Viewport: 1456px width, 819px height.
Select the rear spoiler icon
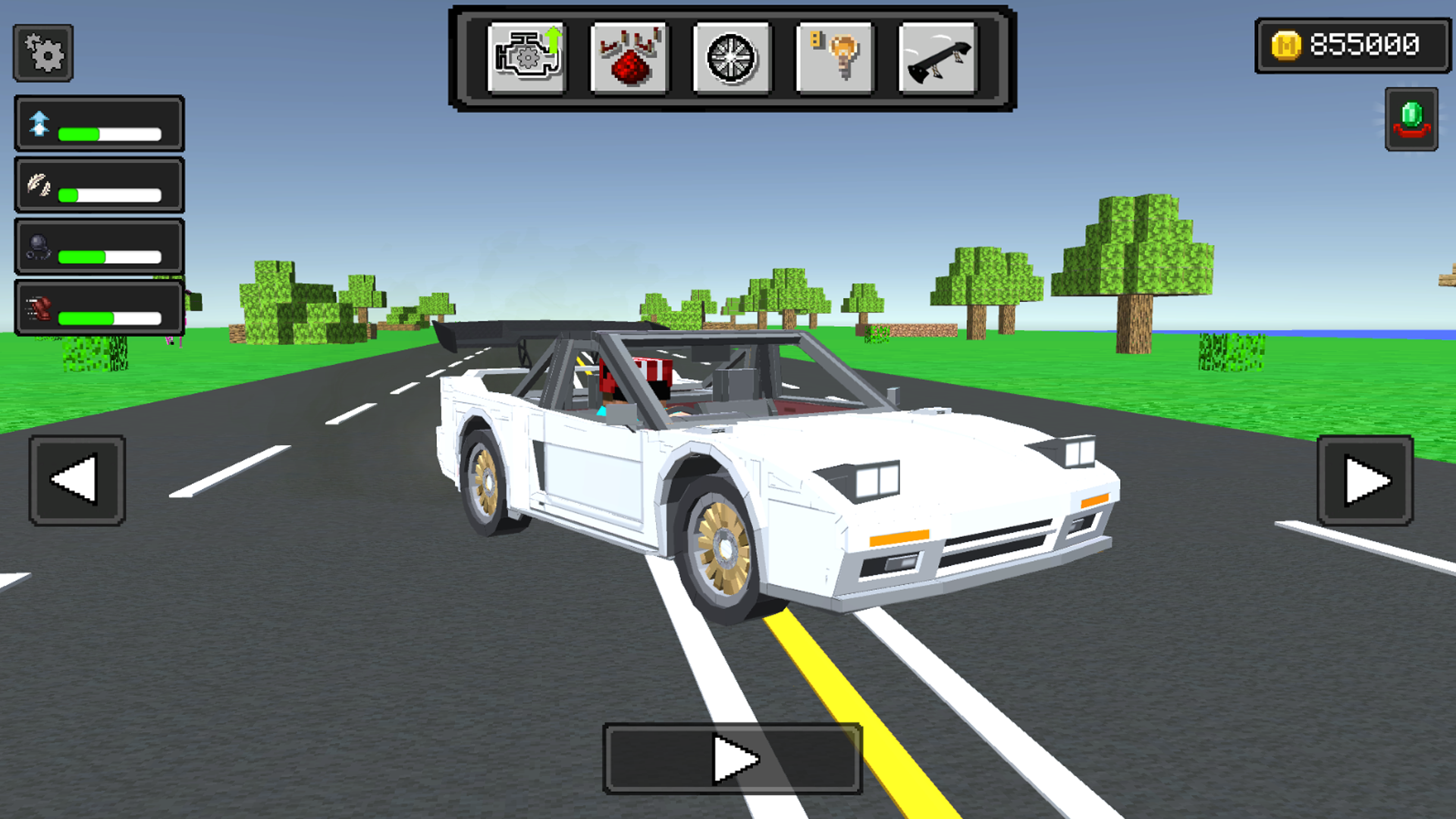[x=935, y=57]
